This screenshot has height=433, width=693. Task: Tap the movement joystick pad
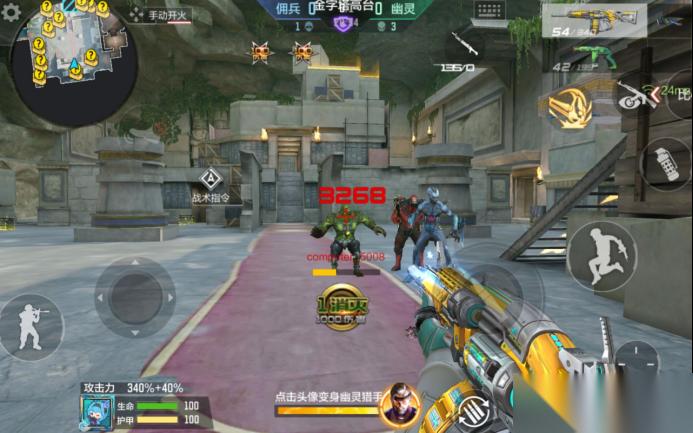(135, 297)
